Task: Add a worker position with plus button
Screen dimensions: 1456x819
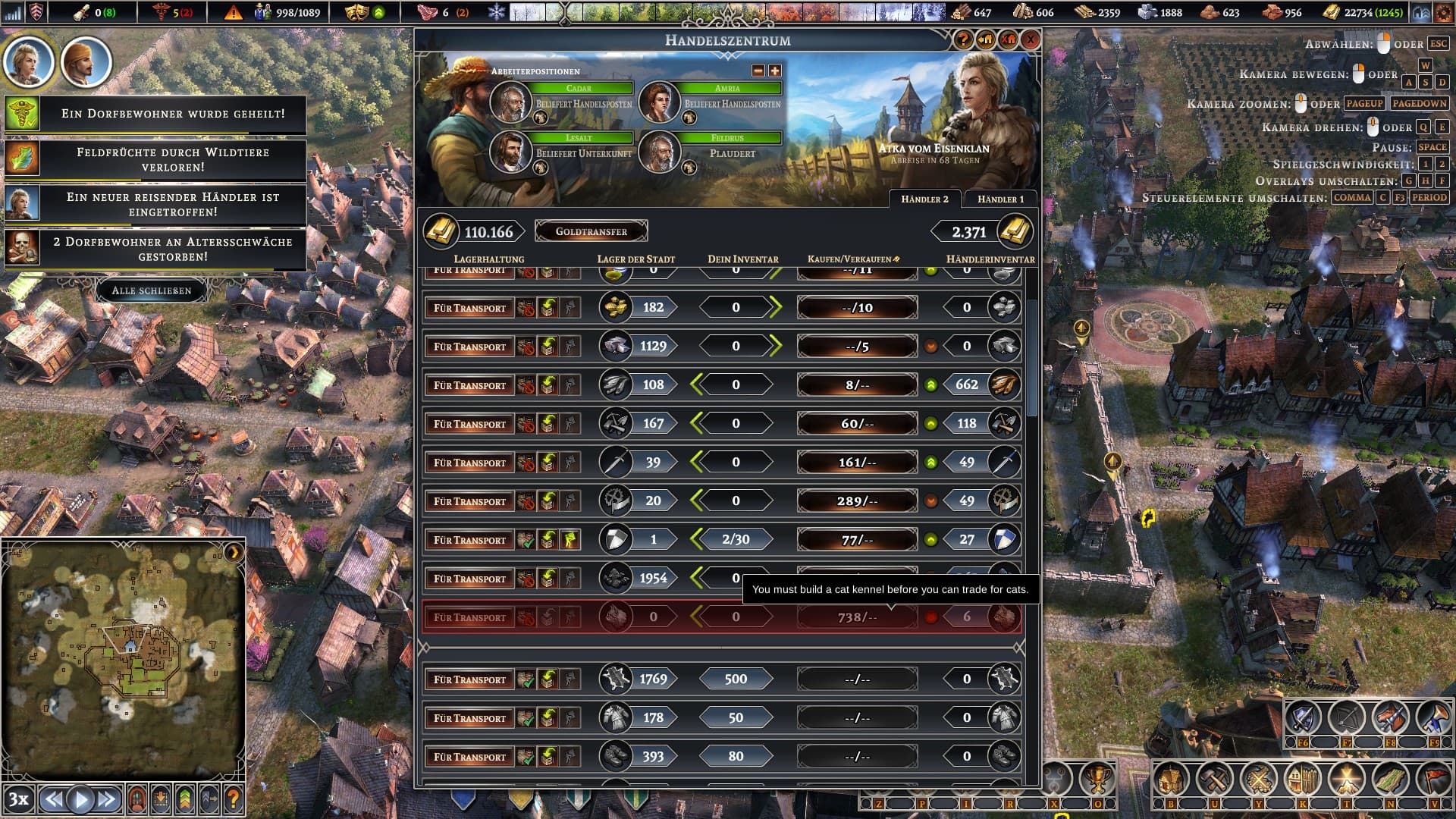Action: click(774, 71)
